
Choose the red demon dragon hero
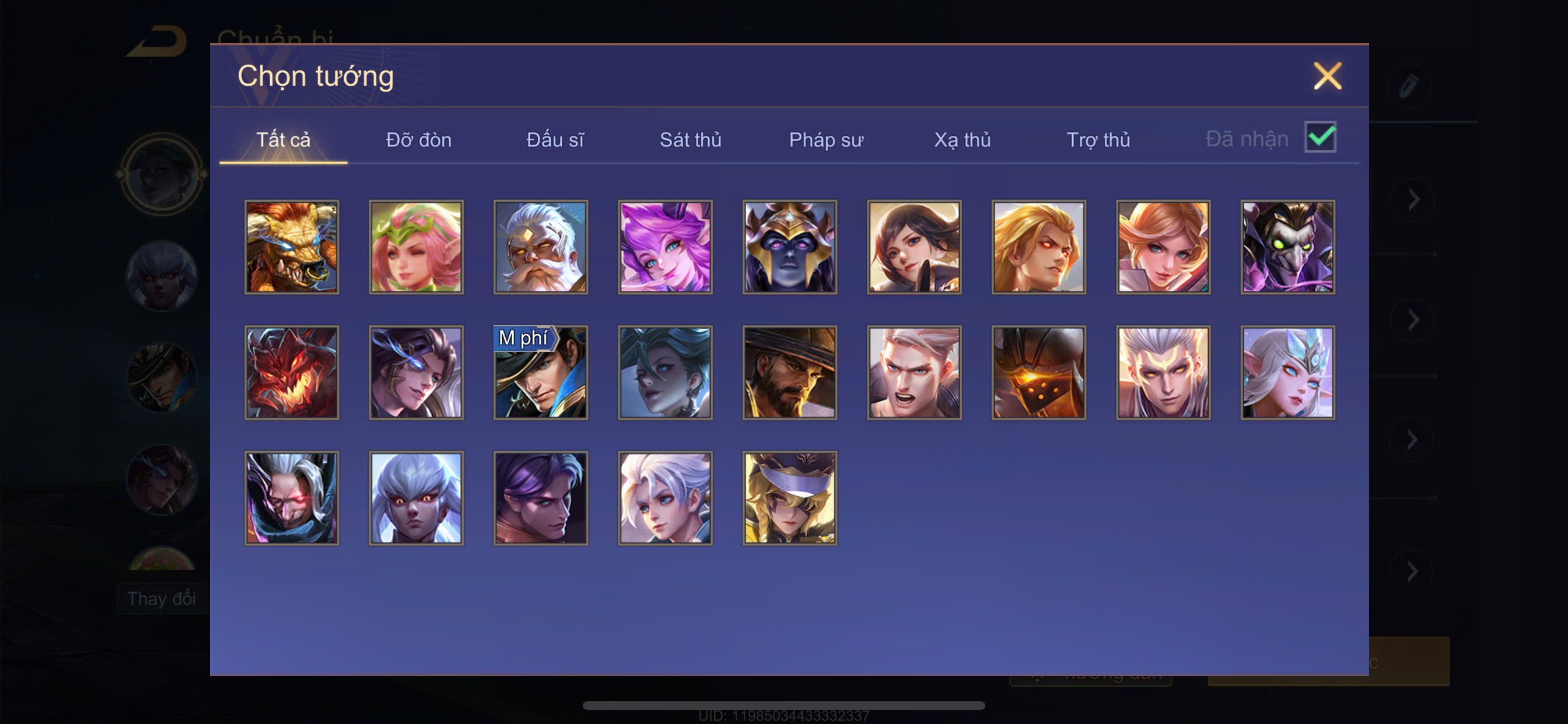point(292,372)
